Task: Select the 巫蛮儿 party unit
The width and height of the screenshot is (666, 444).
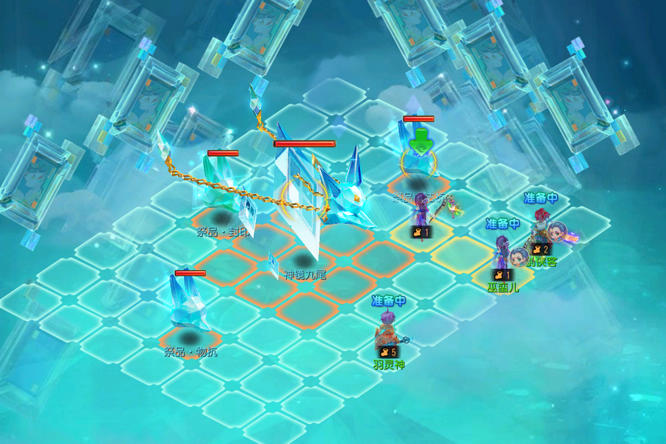Action: click(502, 256)
